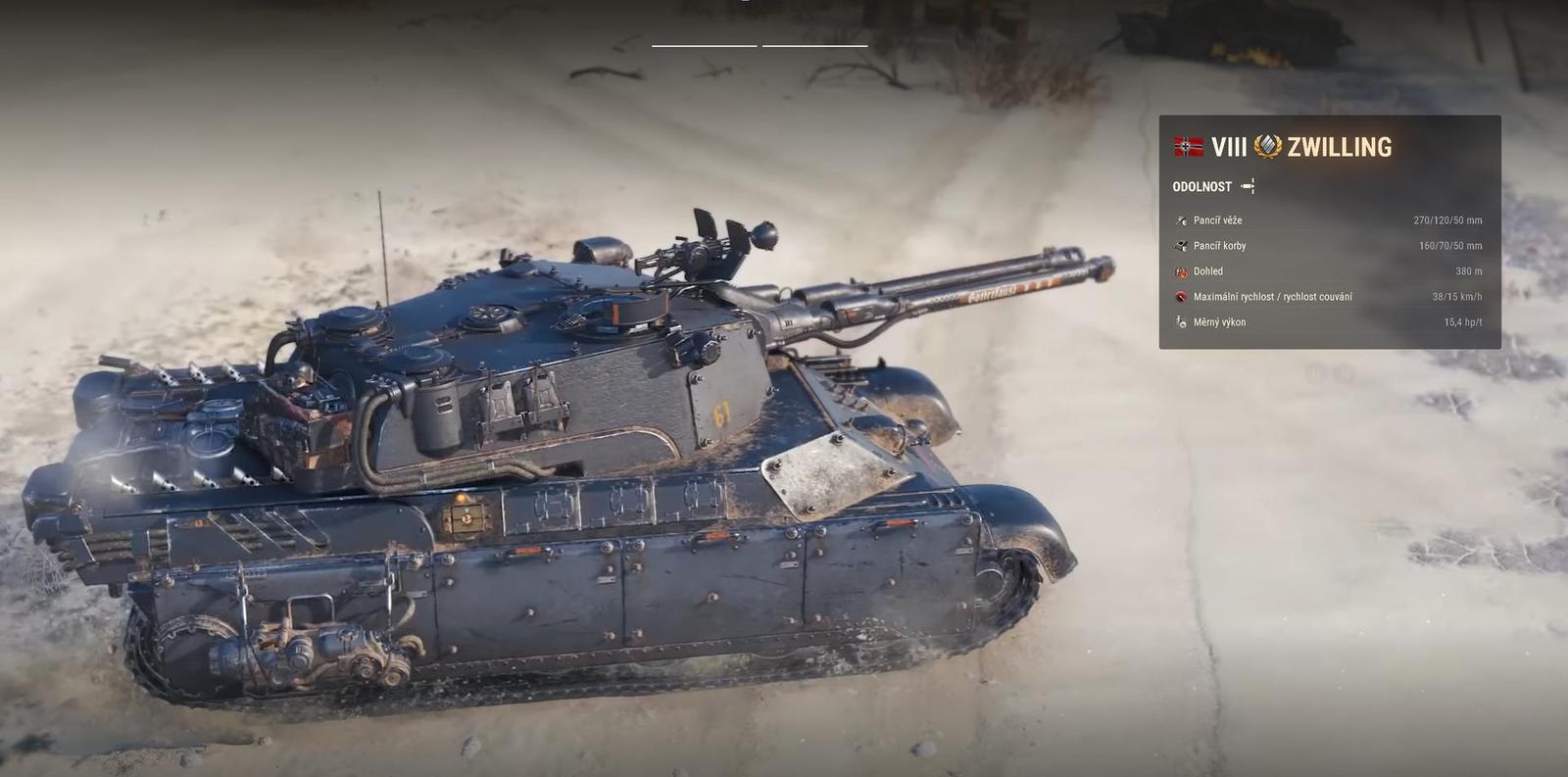Viewport: 1568px width, 777px height.
Task: Click the 38/15 km/h speed value
Action: click(1455, 296)
